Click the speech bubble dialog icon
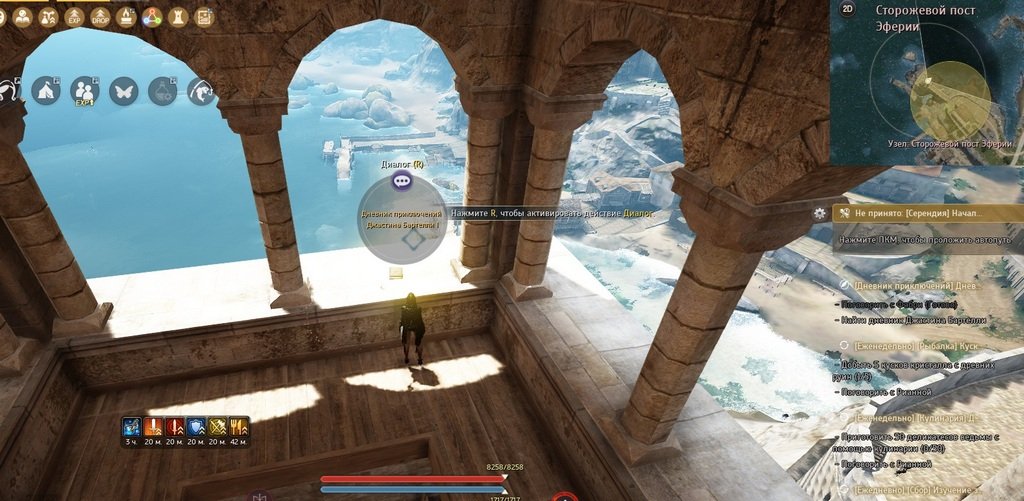The height and width of the screenshot is (501, 1024). point(401,181)
